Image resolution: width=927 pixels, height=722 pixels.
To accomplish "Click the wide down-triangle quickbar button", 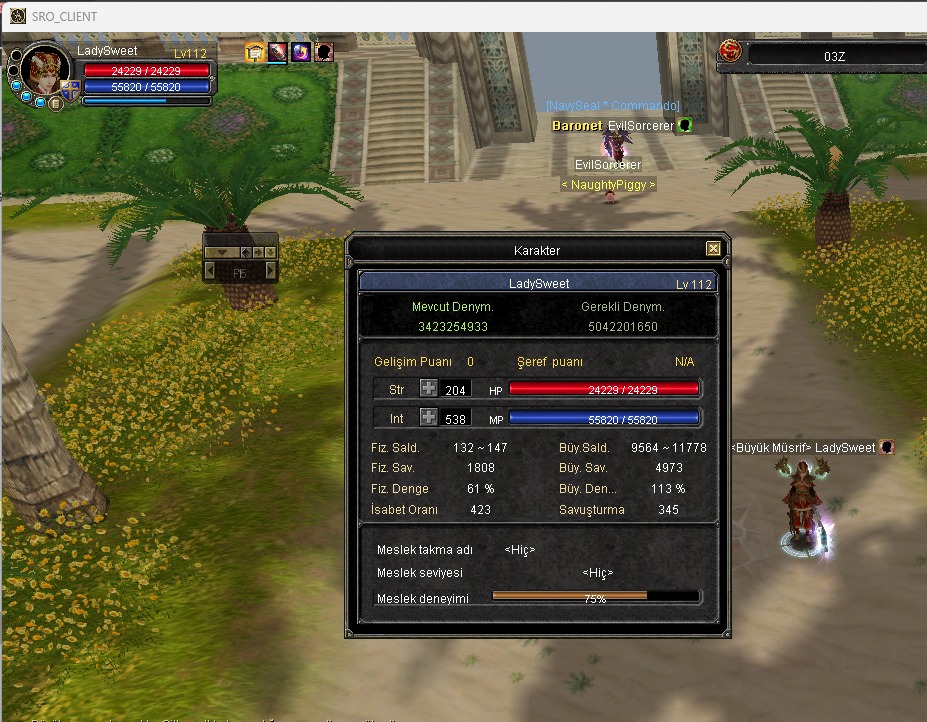I will coord(221,251).
